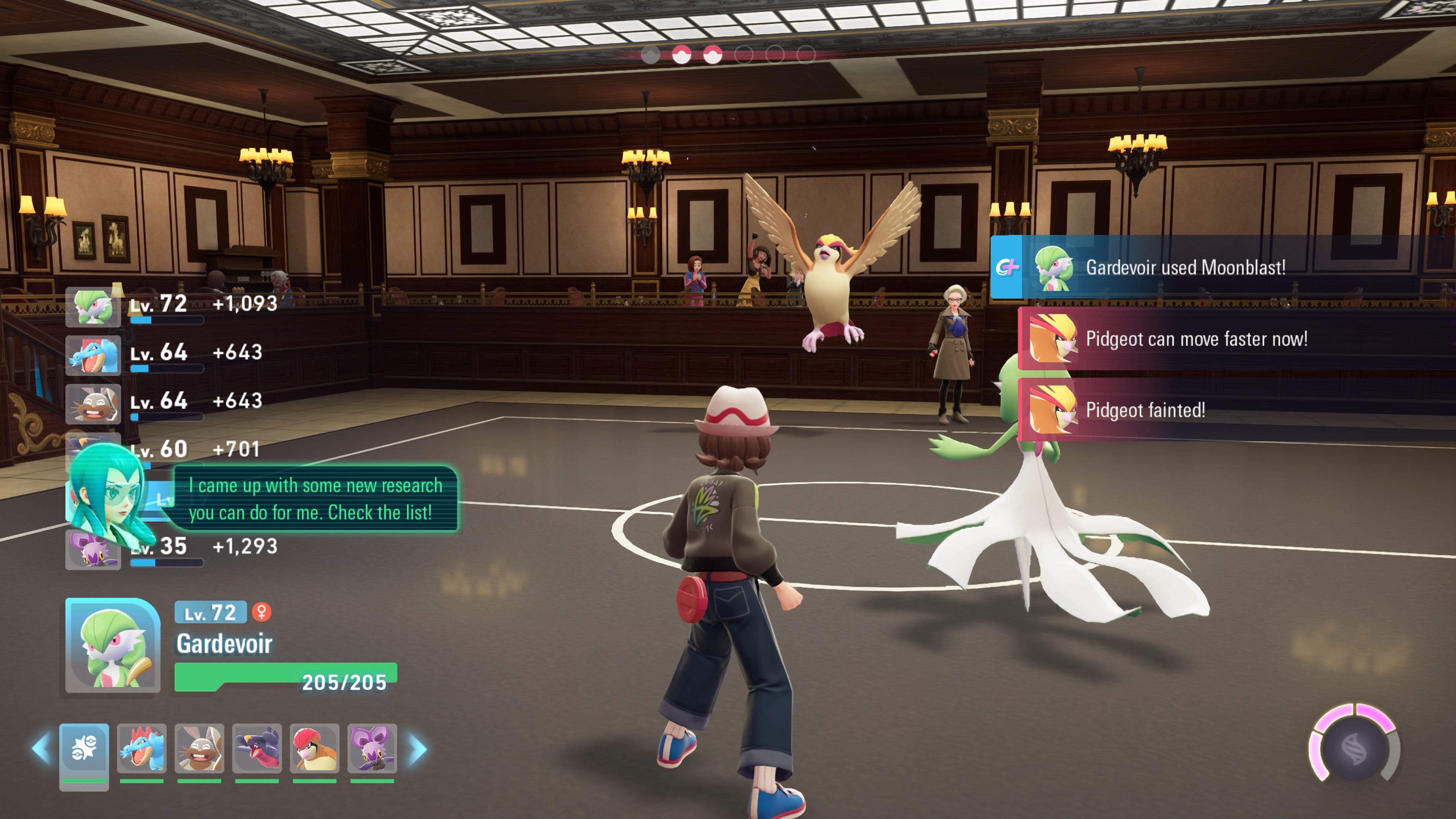Choose Garchomp from the bottom party bar

(x=257, y=748)
